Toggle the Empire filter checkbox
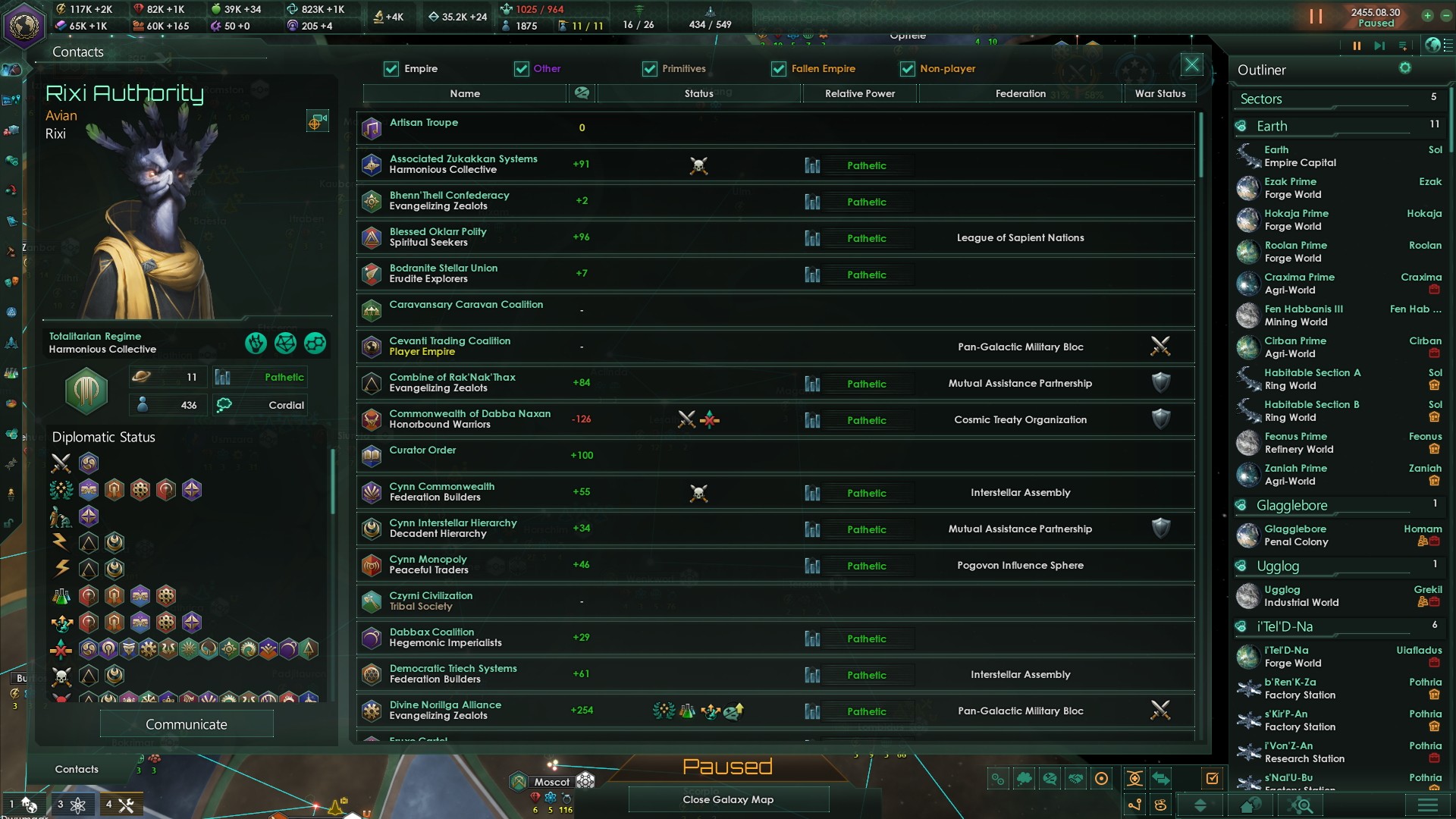 pyautogui.click(x=391, y=69)
